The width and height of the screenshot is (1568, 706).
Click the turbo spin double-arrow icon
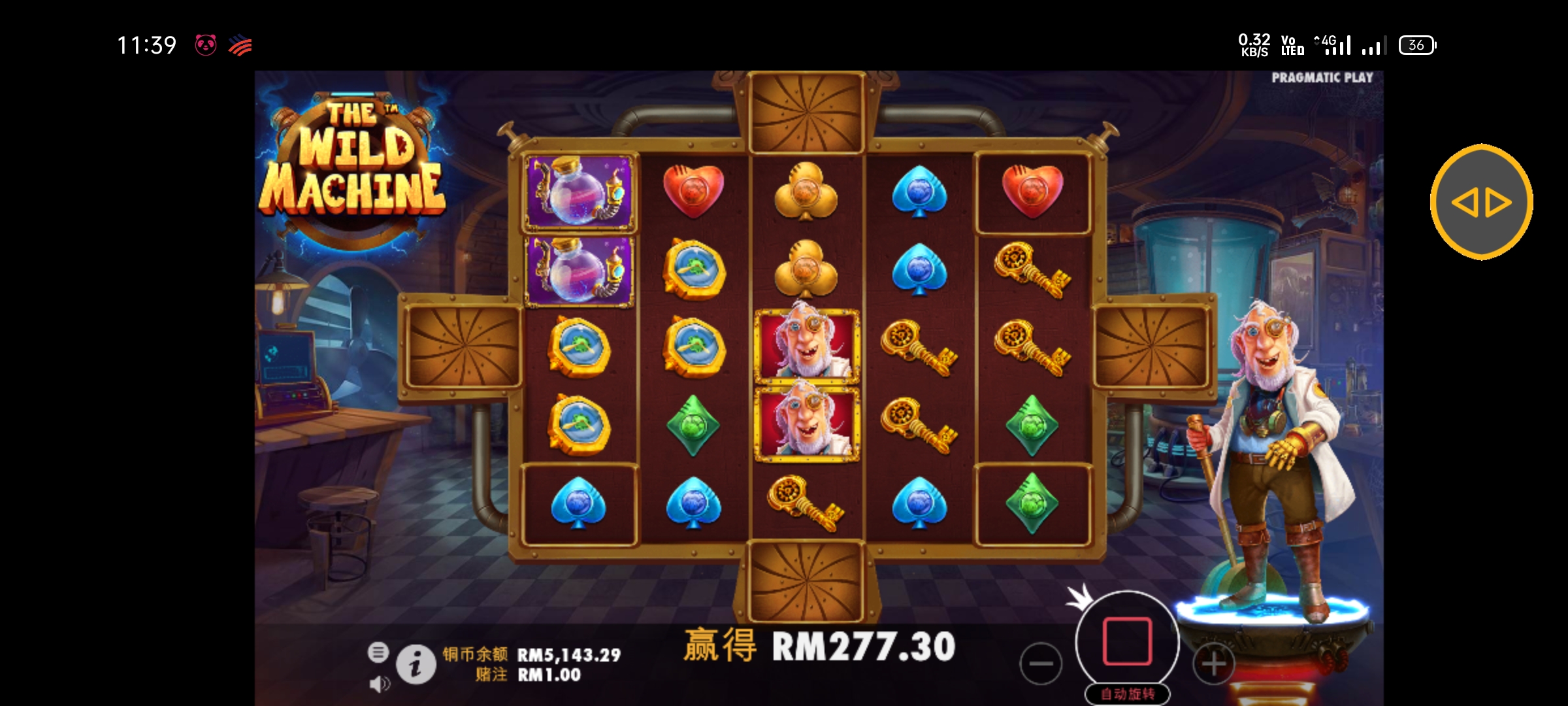1480,202
